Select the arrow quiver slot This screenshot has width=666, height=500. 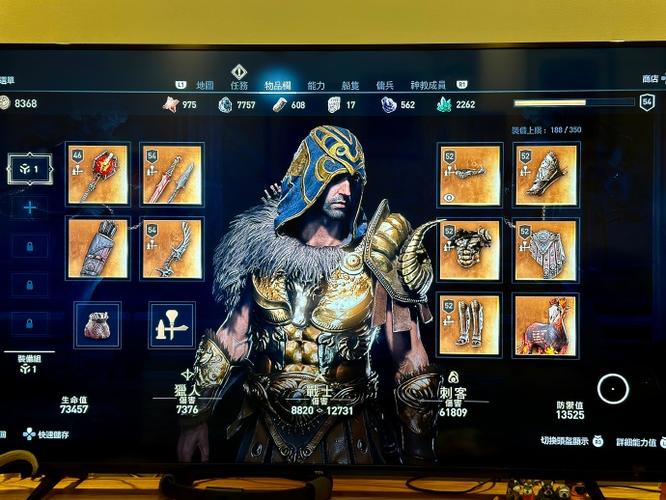[98, 248]
